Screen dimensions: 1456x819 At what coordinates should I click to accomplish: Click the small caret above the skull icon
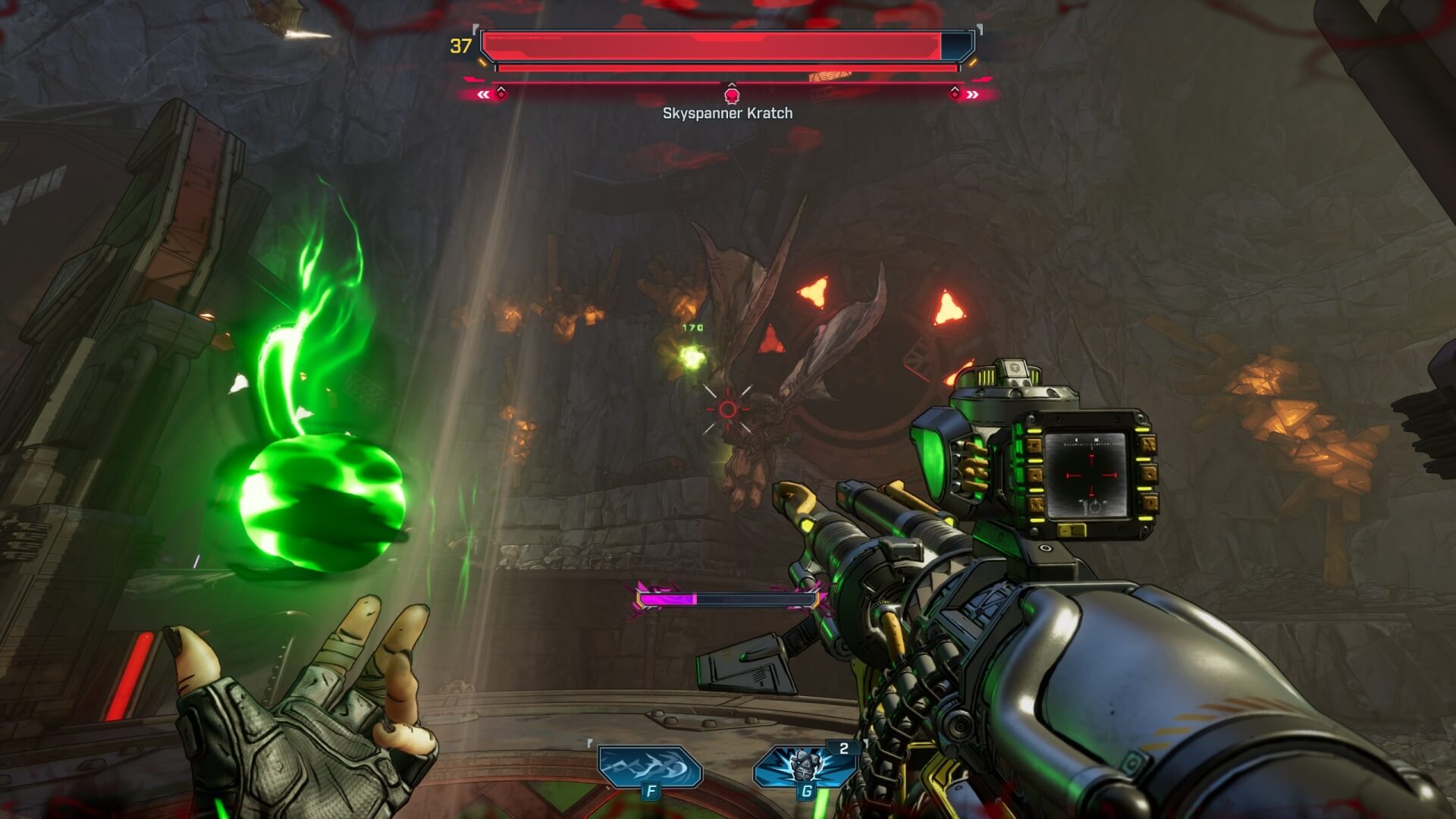coord(730,86)
